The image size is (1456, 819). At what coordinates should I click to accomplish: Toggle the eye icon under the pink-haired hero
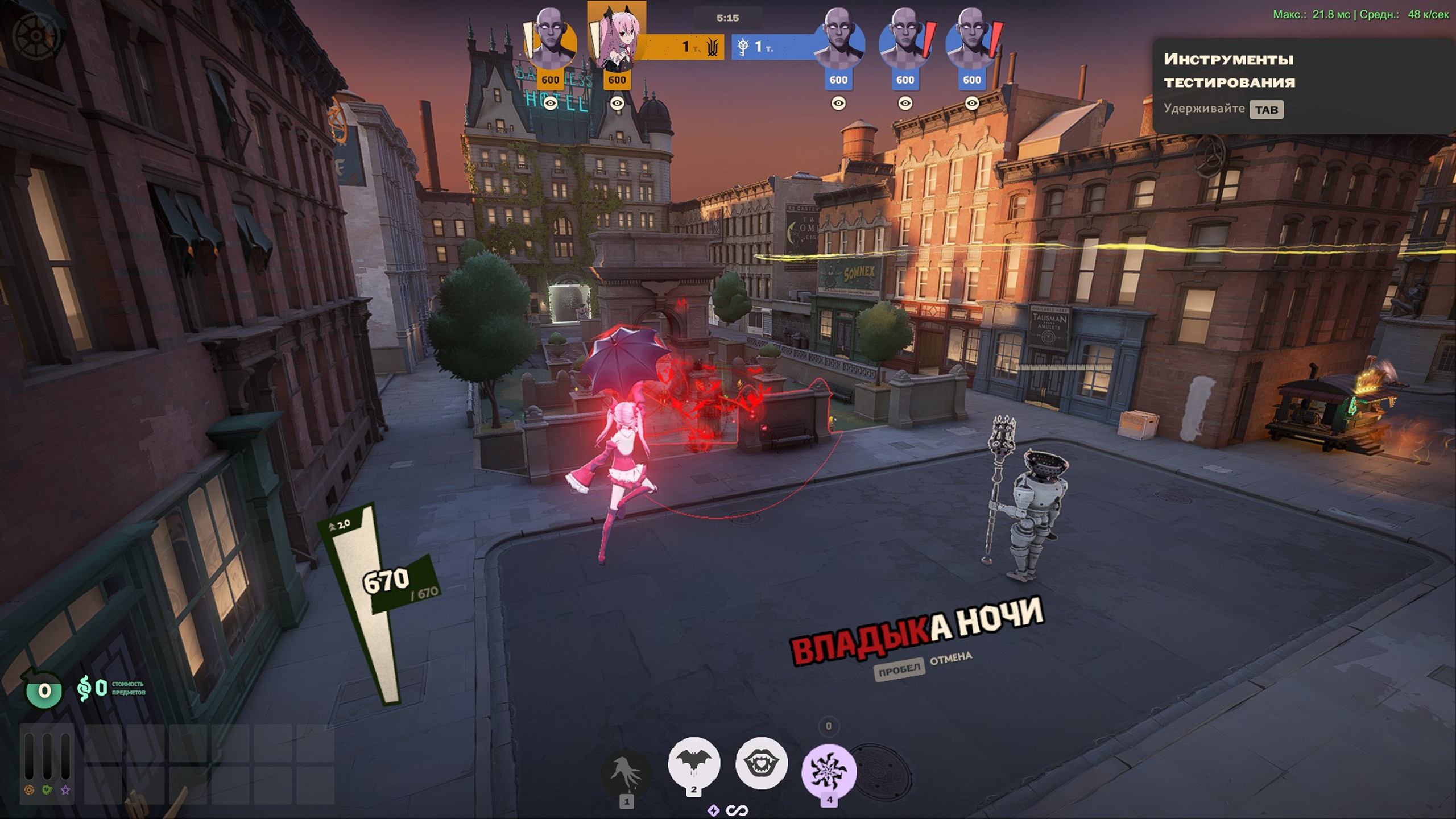(617, 103)
